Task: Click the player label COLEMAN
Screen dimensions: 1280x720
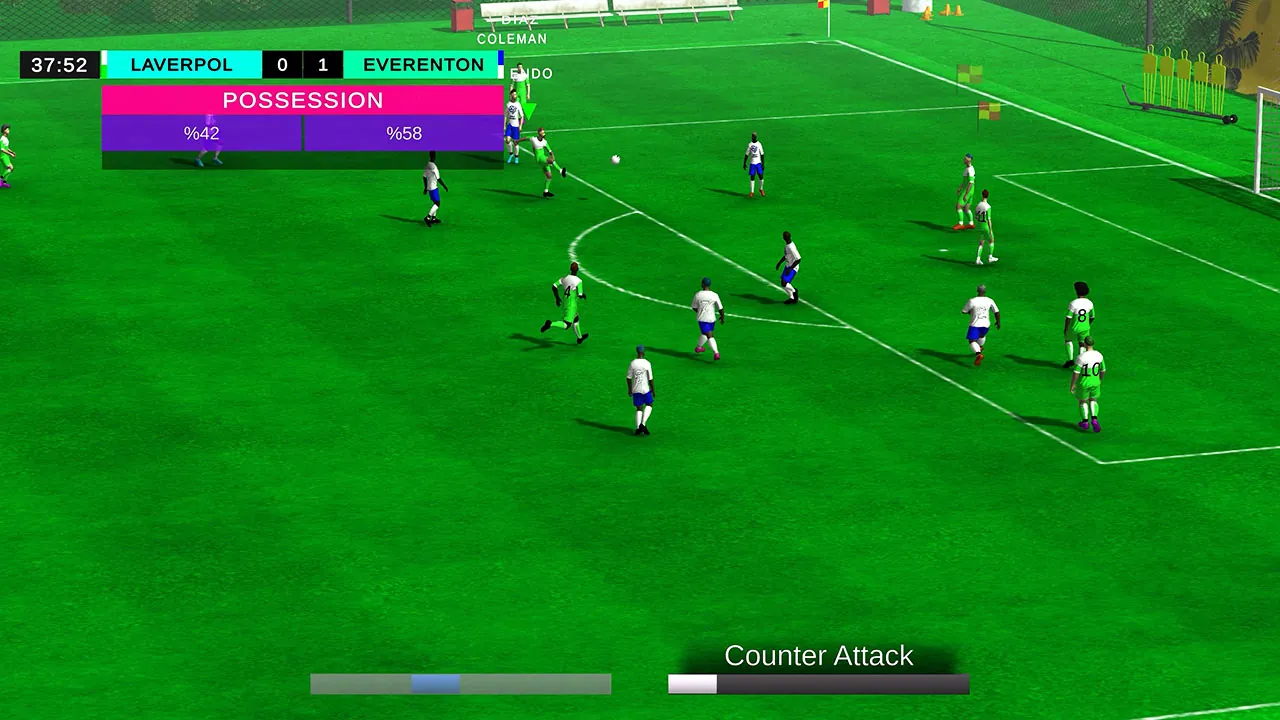Action: 513,38
